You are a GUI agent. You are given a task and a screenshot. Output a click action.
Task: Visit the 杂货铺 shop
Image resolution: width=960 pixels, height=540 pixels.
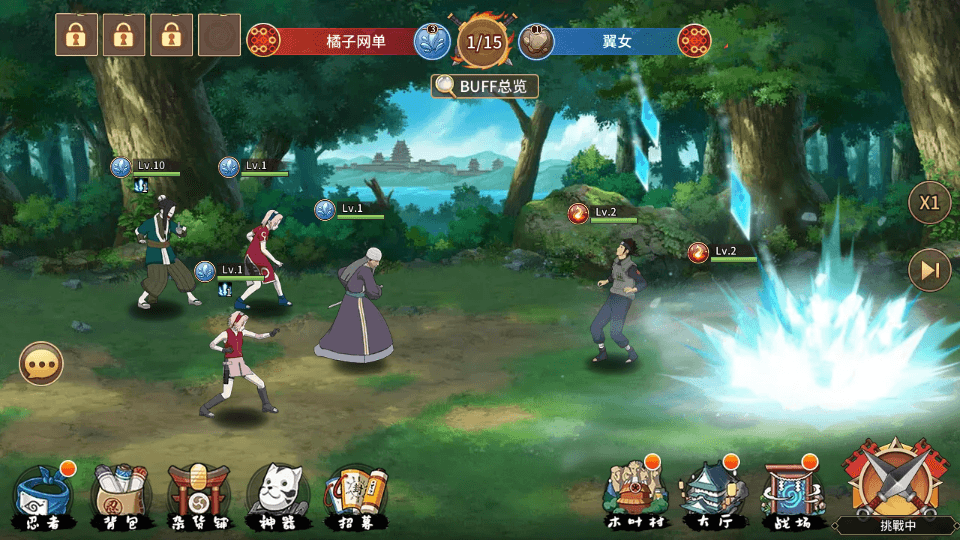[198, 495]
